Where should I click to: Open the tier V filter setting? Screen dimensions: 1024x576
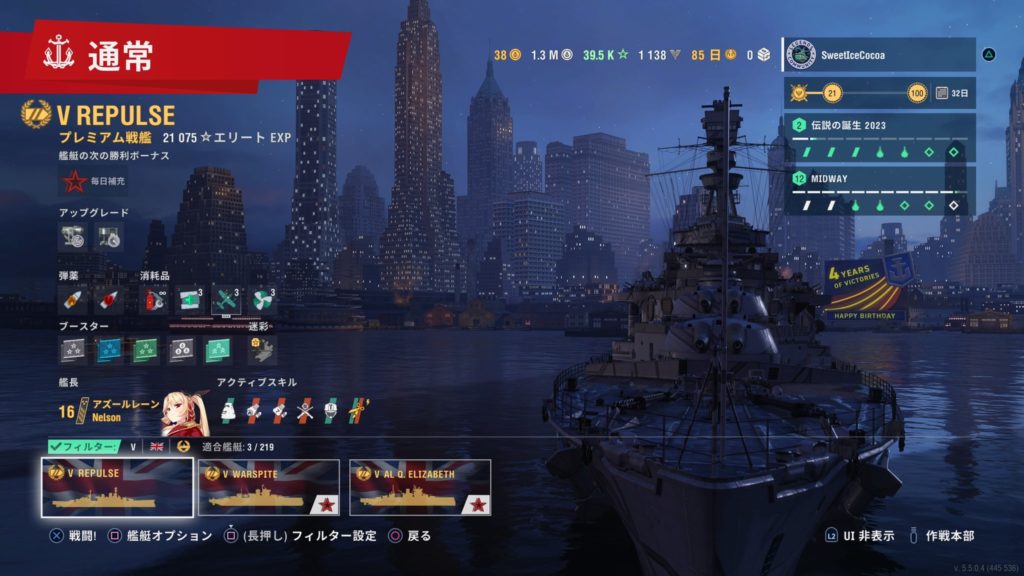click(132, 445)
